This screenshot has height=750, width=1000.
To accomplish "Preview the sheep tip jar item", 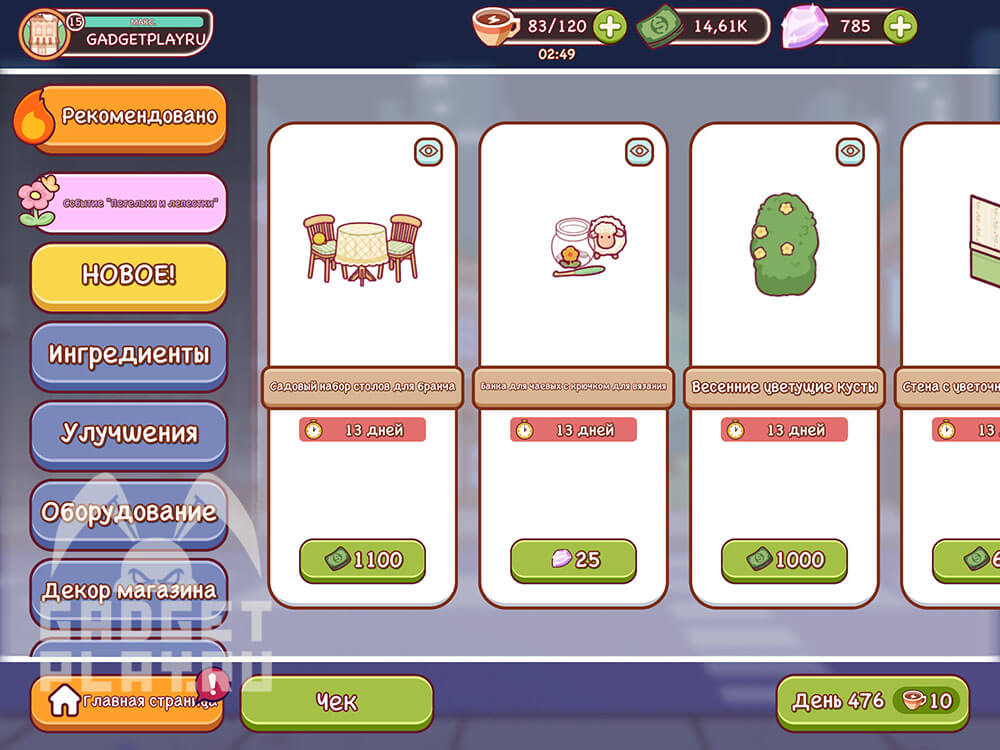I will [x=639, y=151].
